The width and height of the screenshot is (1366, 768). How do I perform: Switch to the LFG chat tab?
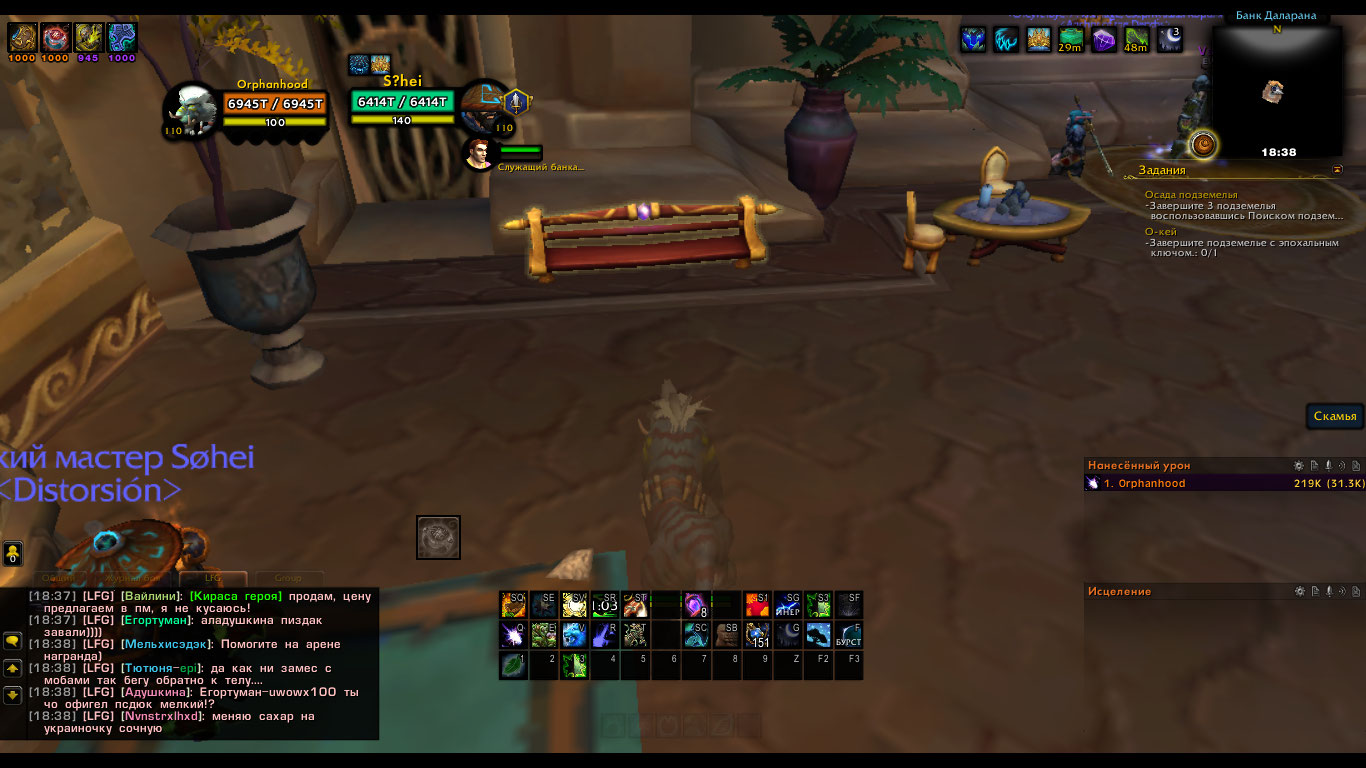(x=213, y=577)
